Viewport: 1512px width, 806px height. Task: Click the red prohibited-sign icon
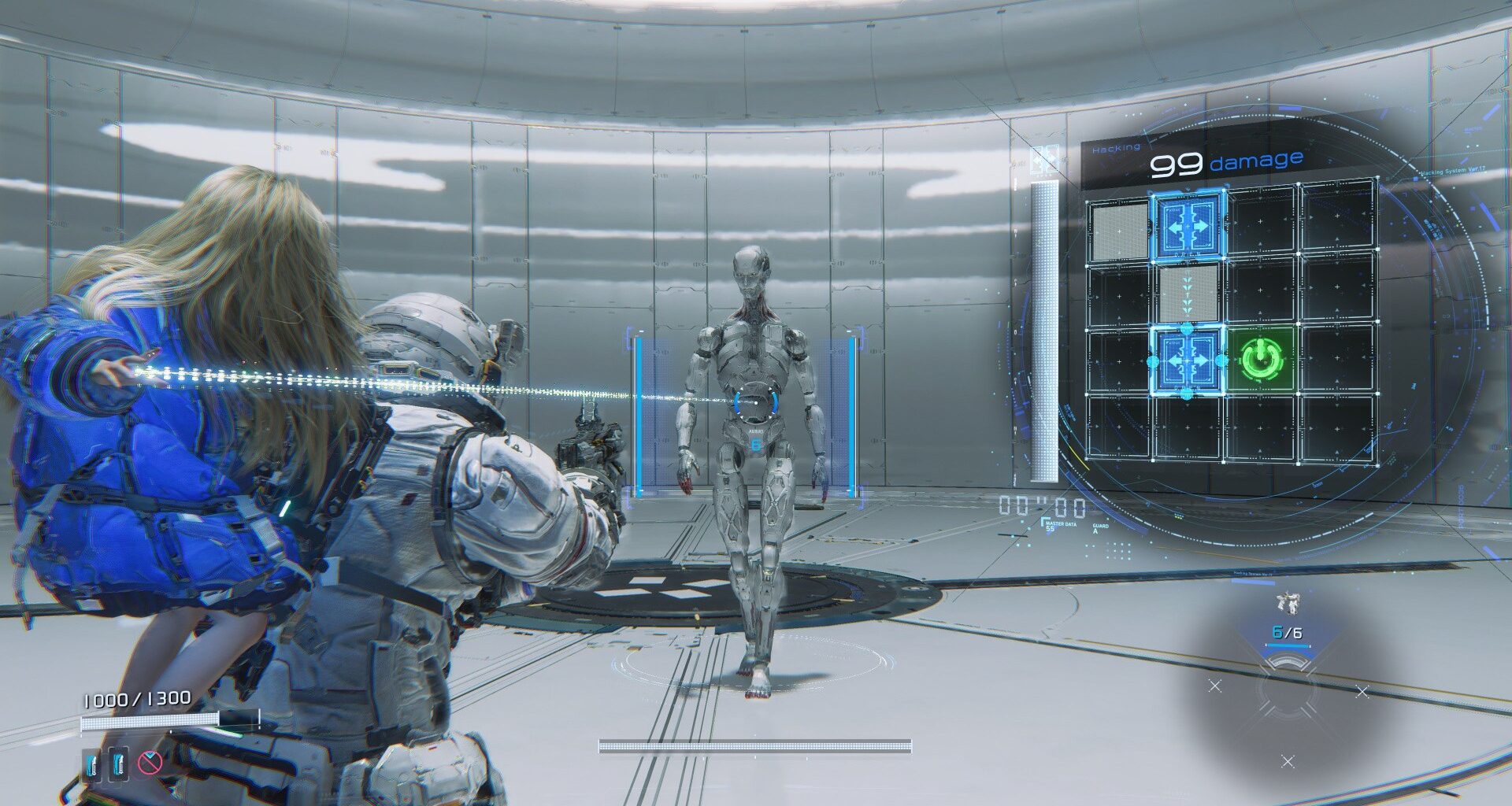[x=150, y=762]
